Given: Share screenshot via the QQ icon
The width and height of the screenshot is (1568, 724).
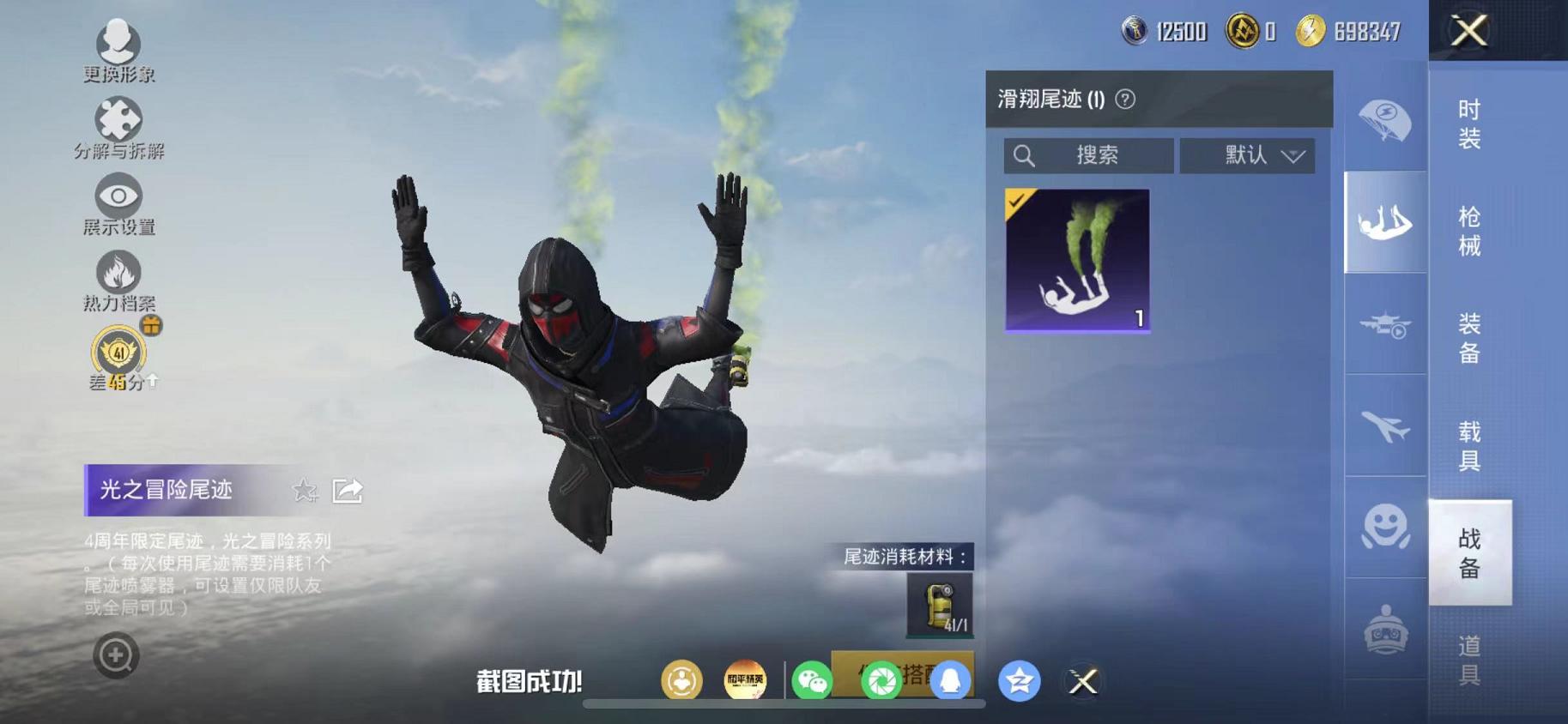Looking at the screenshot, I should (x=951, y=680).
